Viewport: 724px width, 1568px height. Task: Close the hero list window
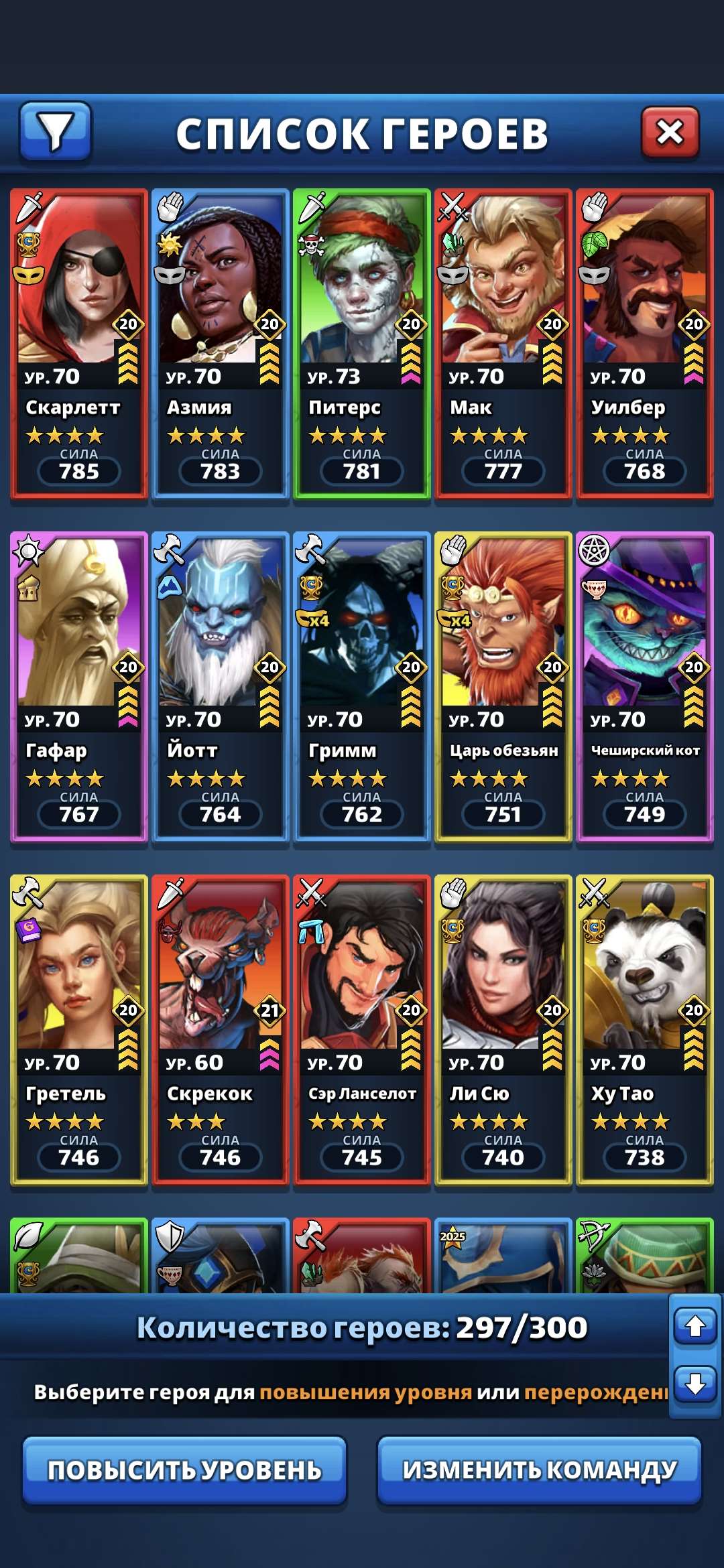(670, 132)
